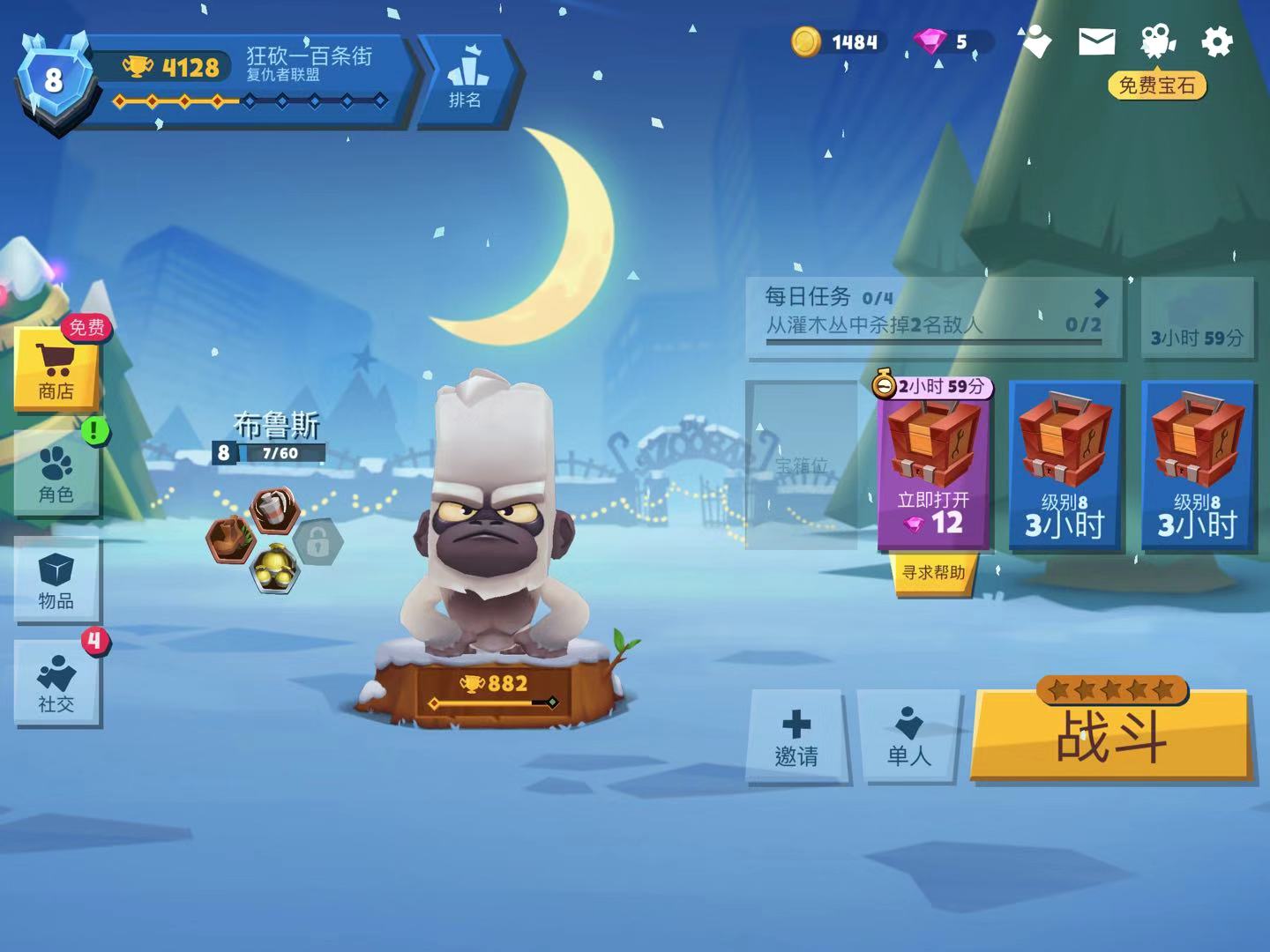Select the locked hexagonal item slot
This screenshot has width=1270, height=952.
(317, 542)
